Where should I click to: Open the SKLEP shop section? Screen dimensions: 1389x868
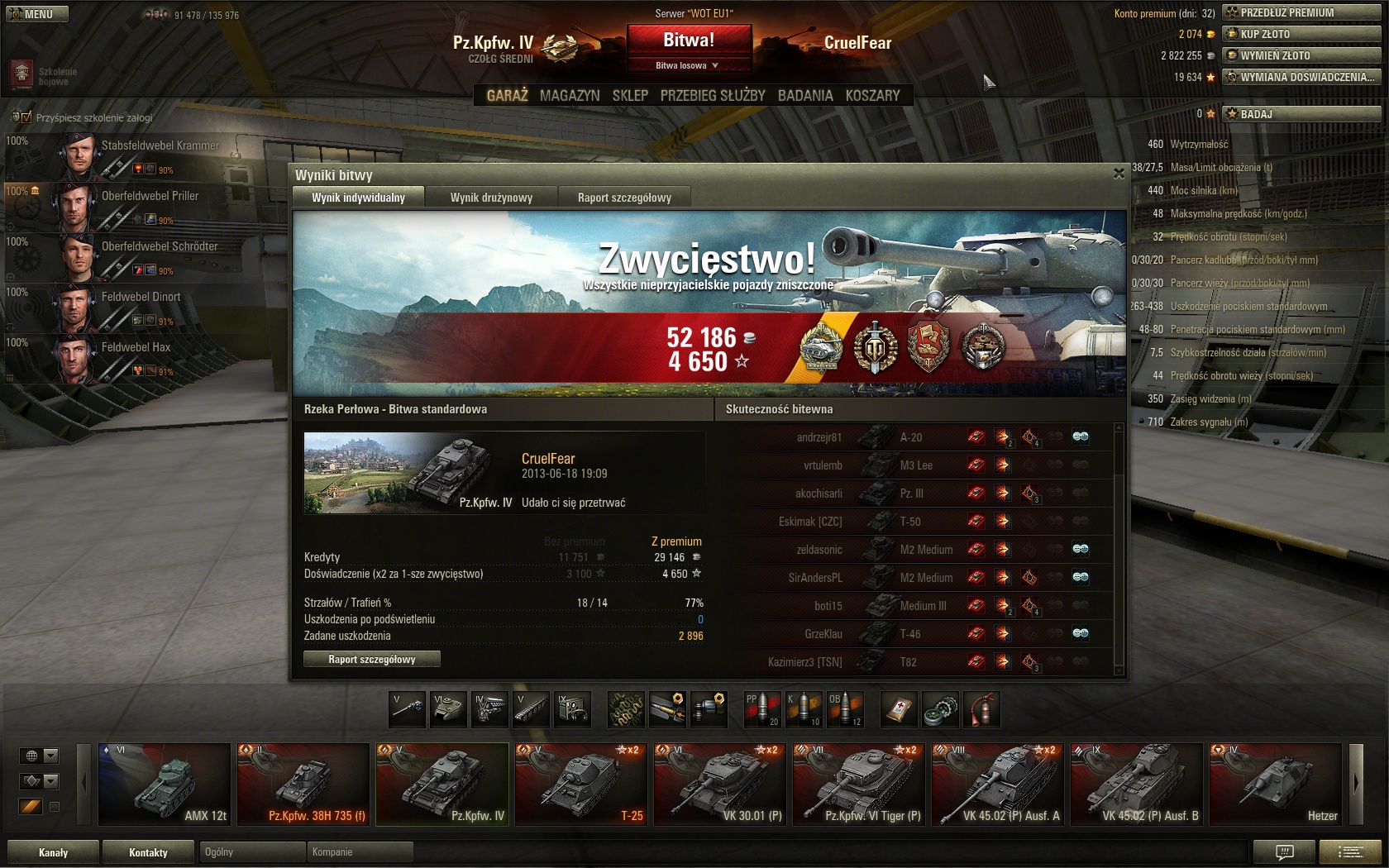(630, 96)
